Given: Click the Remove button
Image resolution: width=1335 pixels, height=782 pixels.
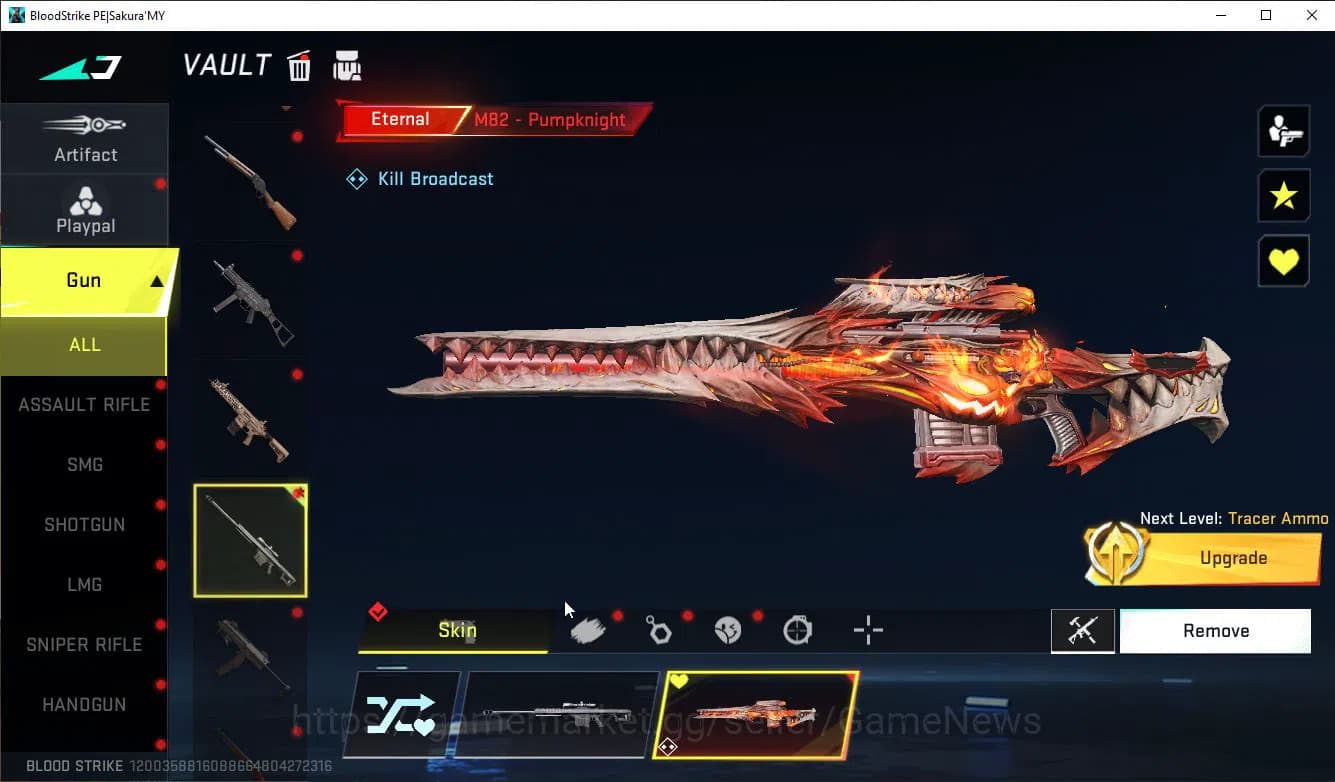Looking at the screenshot, I should [1215, 630].
